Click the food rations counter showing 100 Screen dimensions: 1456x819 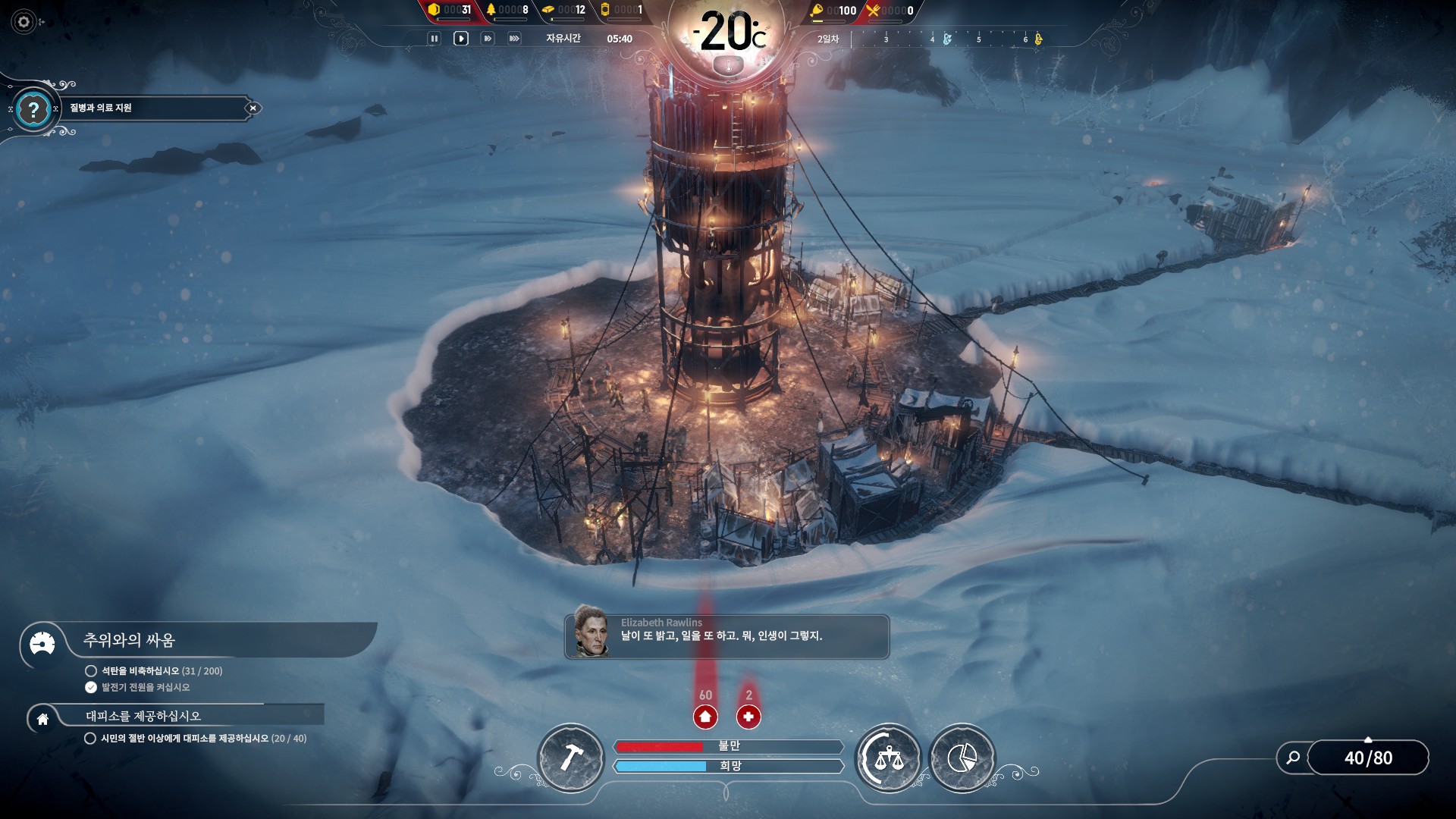pos(833,11)
